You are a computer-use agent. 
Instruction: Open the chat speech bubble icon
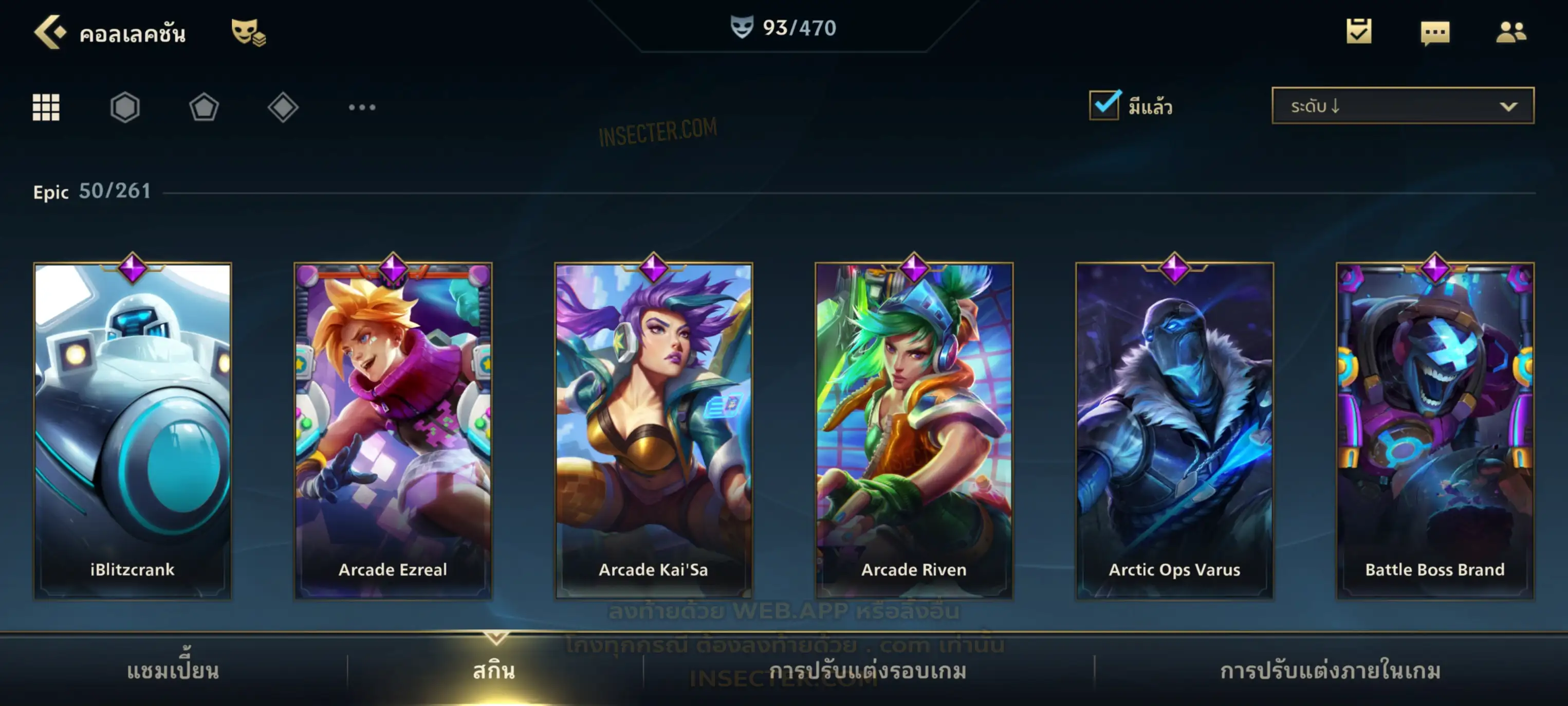coord(1435,32)
